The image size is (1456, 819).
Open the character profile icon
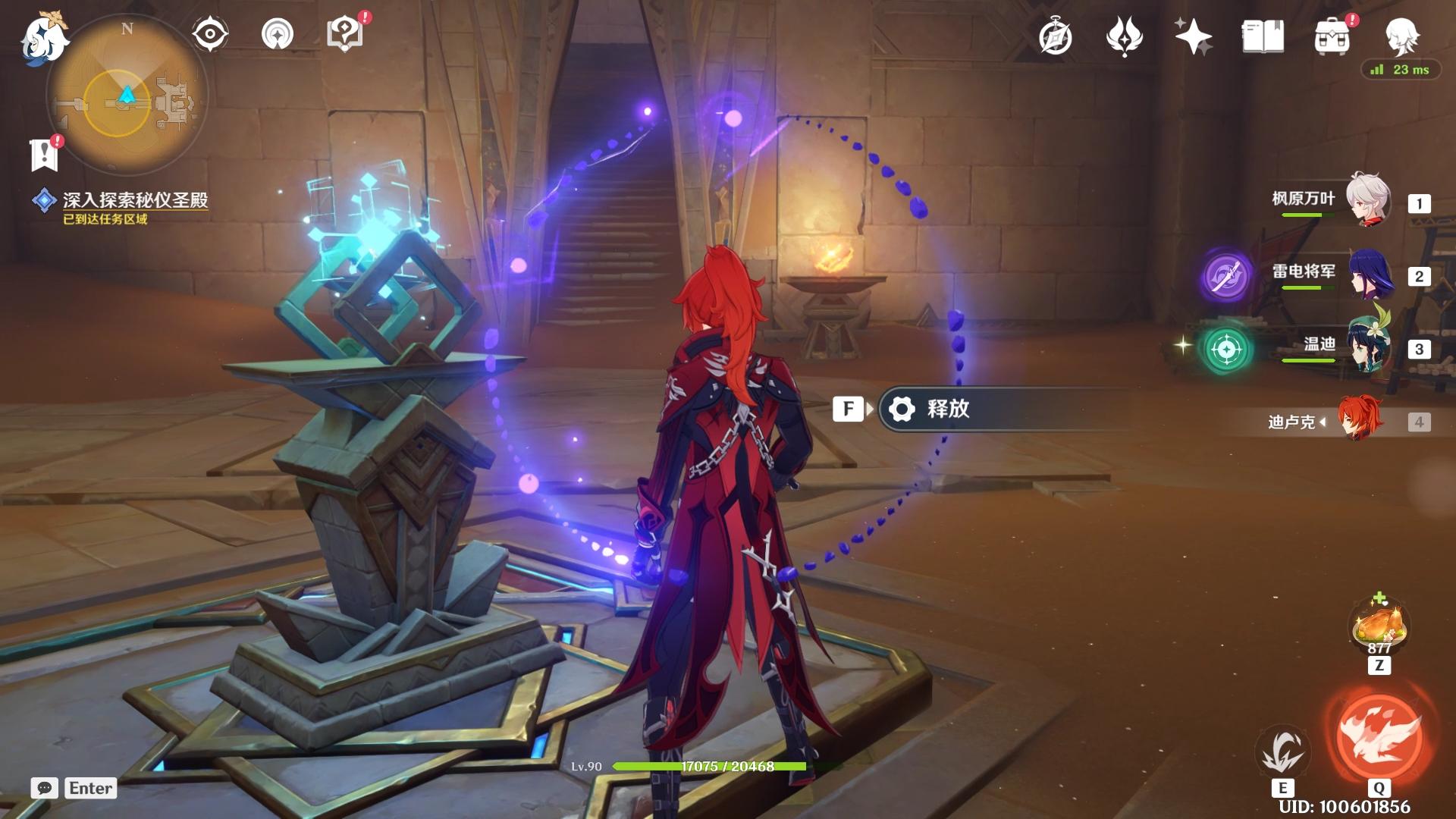(x=1401, y=35)
